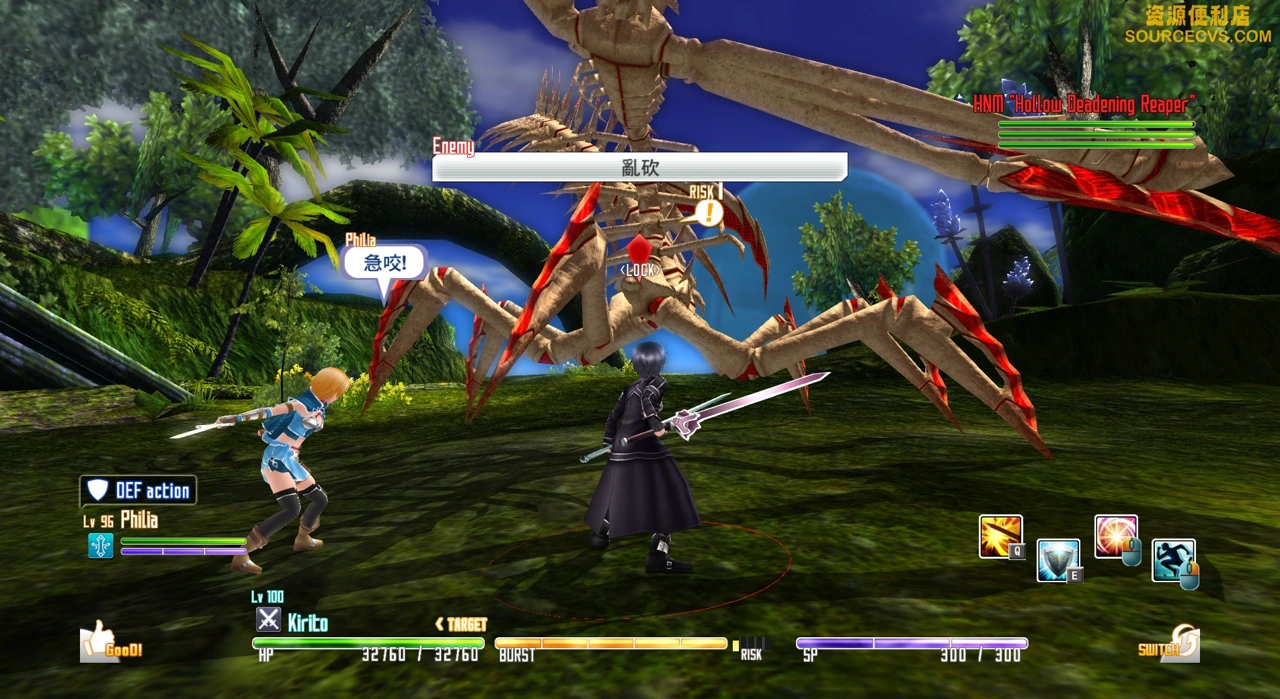This screenshot has height=699, width=1280.
Task: Trigger the pink radial burst attack icon
Action: coord(1115,536)
